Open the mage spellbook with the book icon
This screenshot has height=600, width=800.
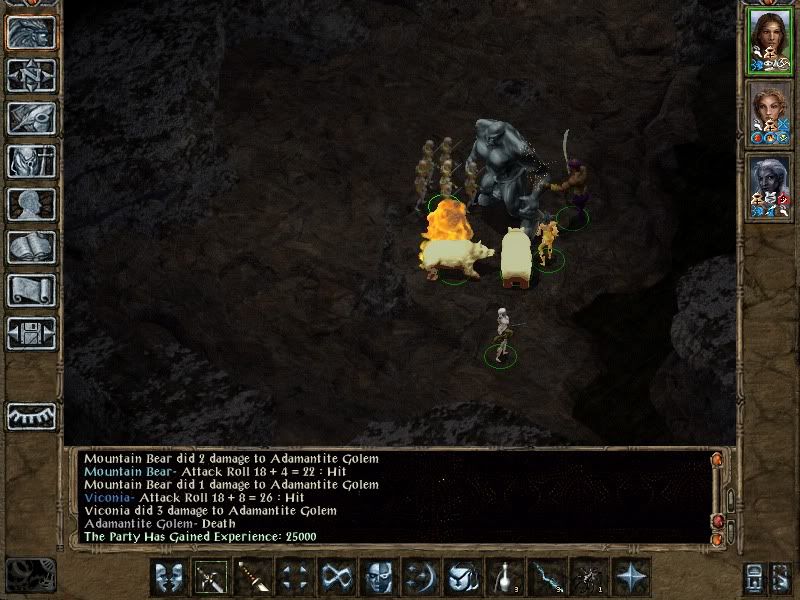[30, 247]
